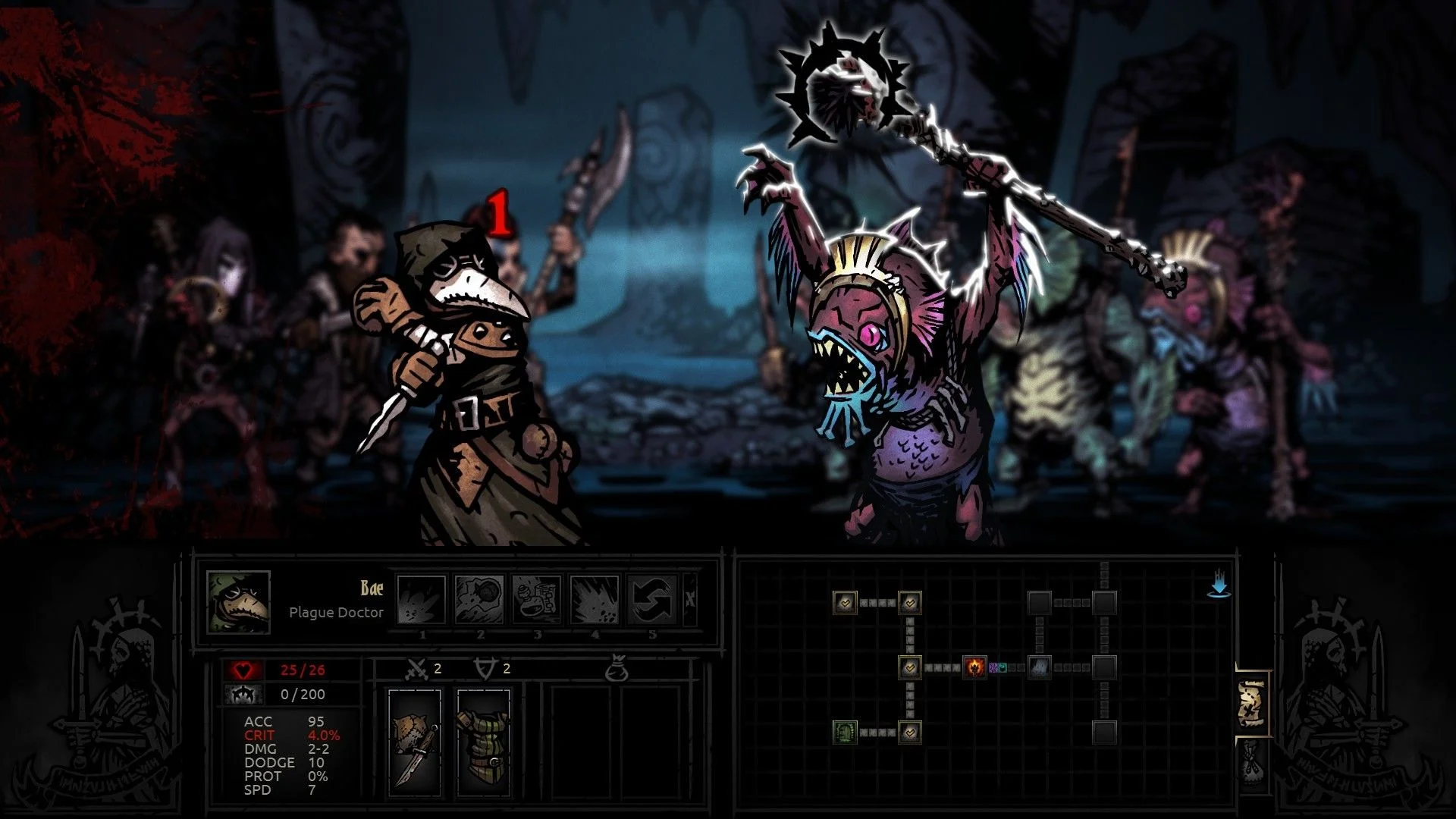Click the X to cancel skill selection
The image size is (1456, 819).
691,599
